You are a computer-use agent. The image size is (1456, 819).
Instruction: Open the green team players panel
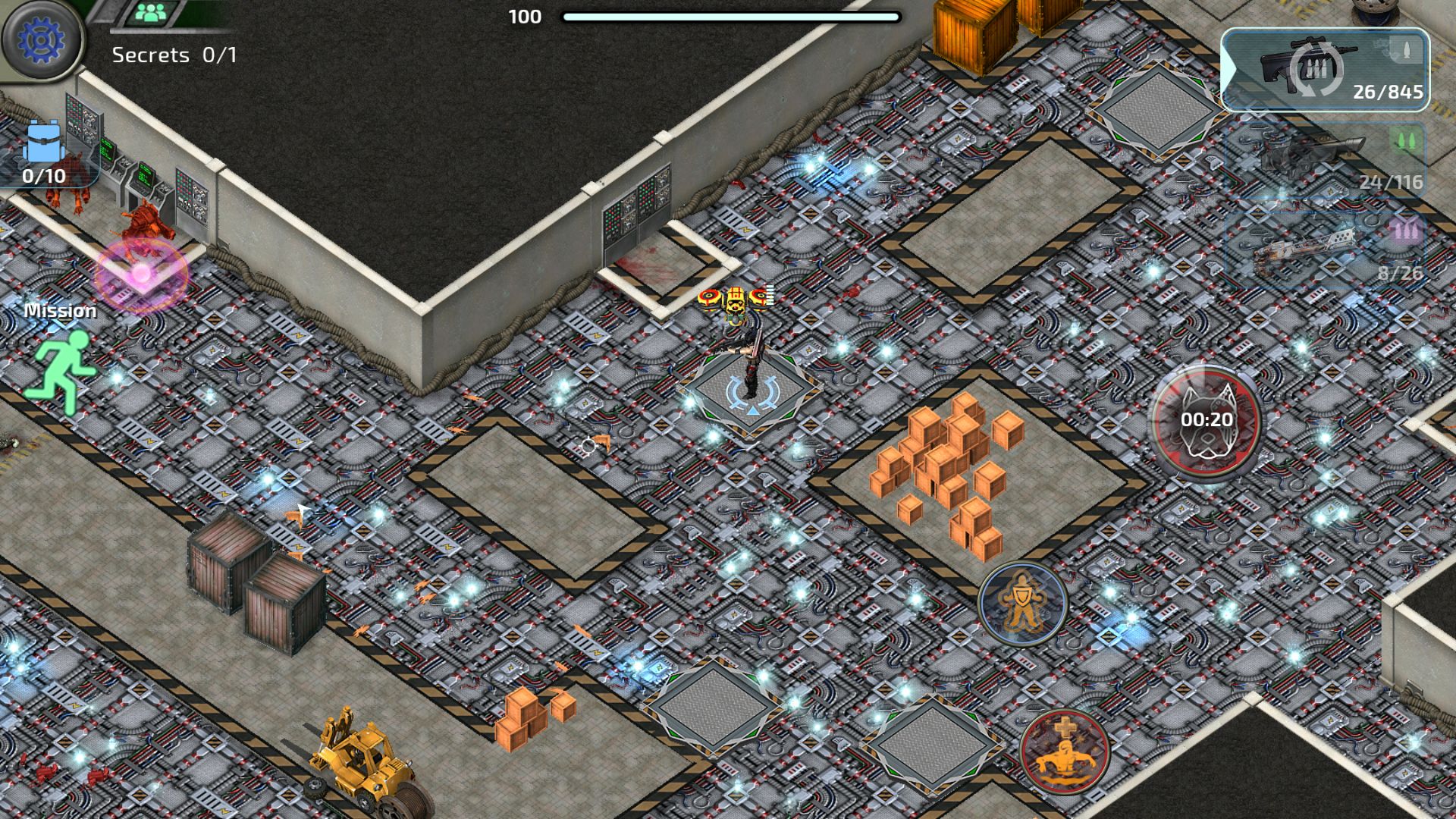click(155, 13)
